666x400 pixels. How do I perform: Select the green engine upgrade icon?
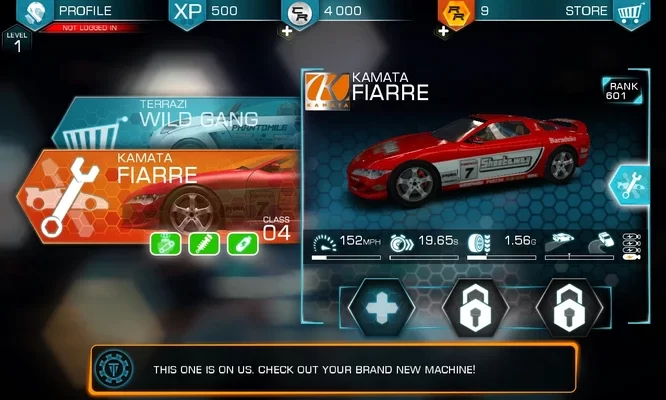click(166, 243)
